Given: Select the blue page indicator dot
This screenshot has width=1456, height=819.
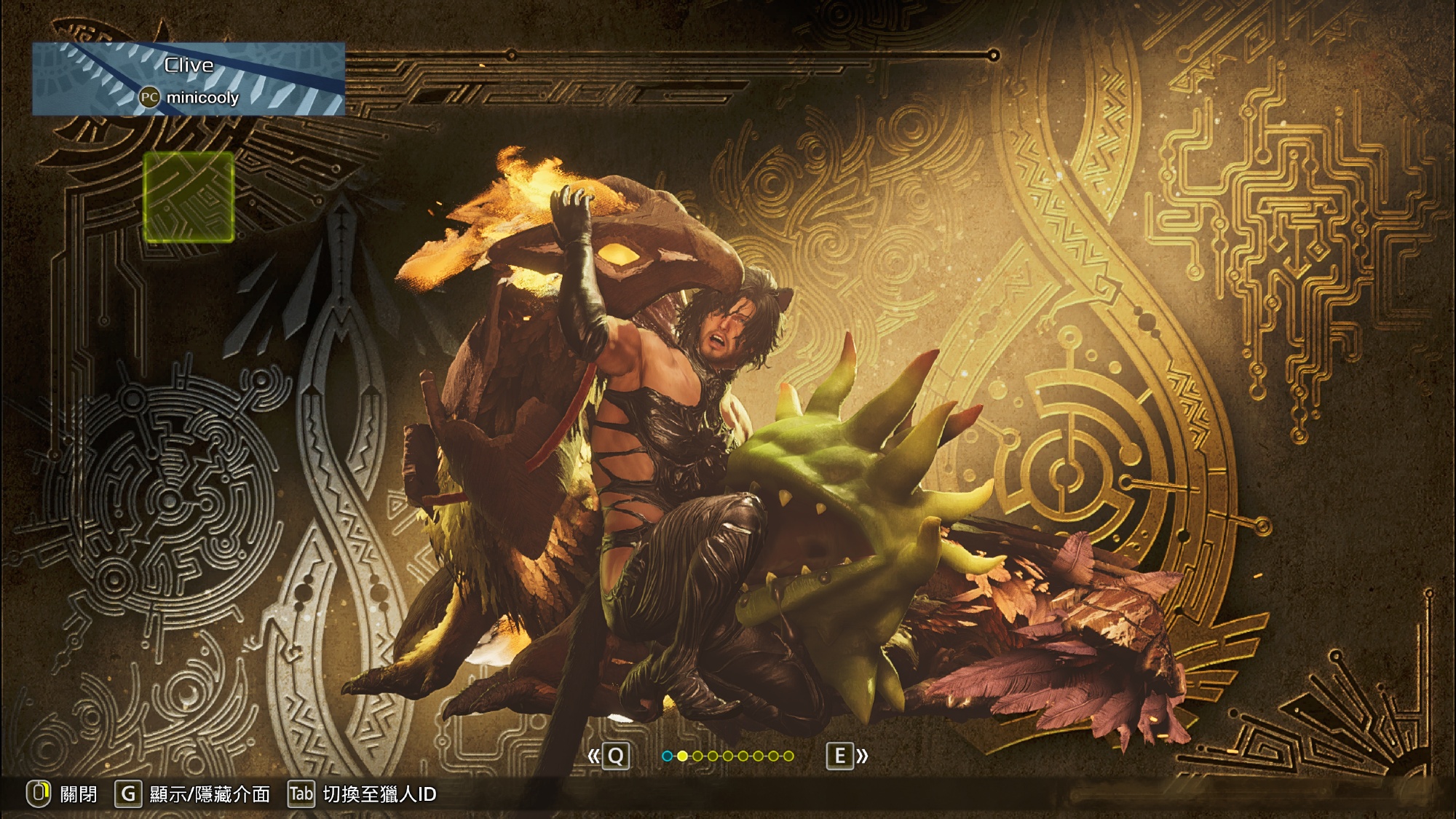Looking at the screenshot, I should (667, 756).
